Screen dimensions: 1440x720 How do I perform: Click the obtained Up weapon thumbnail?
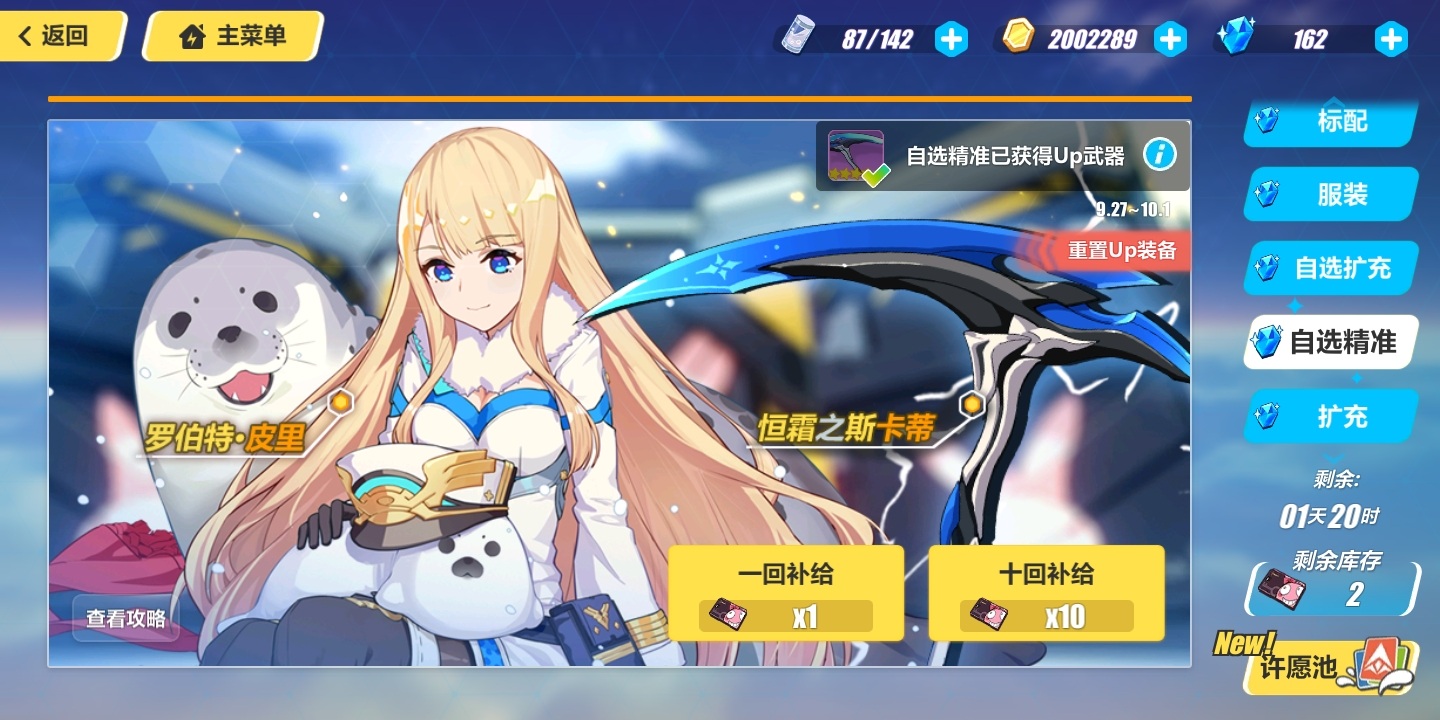(856, 156)
